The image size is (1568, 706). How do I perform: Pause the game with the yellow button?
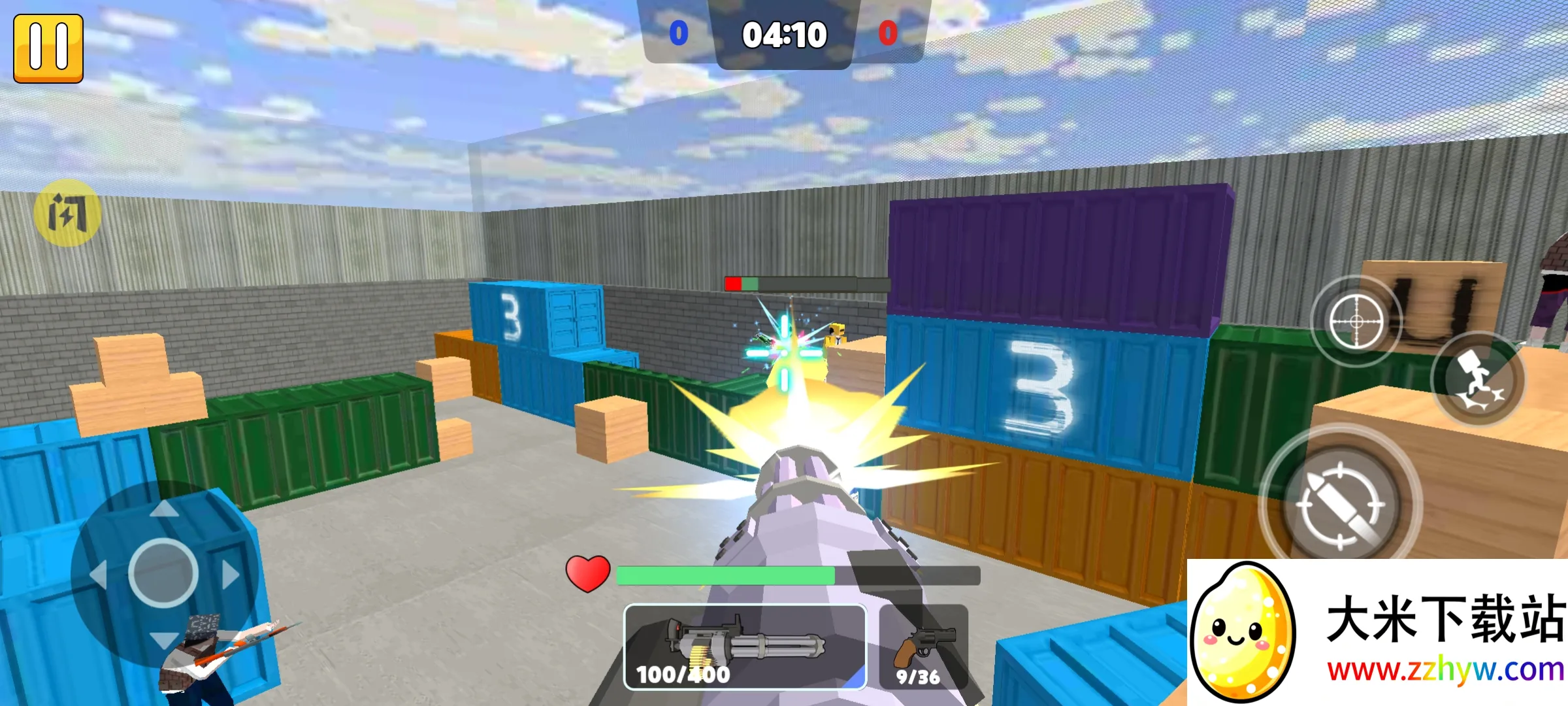point(48,48)
